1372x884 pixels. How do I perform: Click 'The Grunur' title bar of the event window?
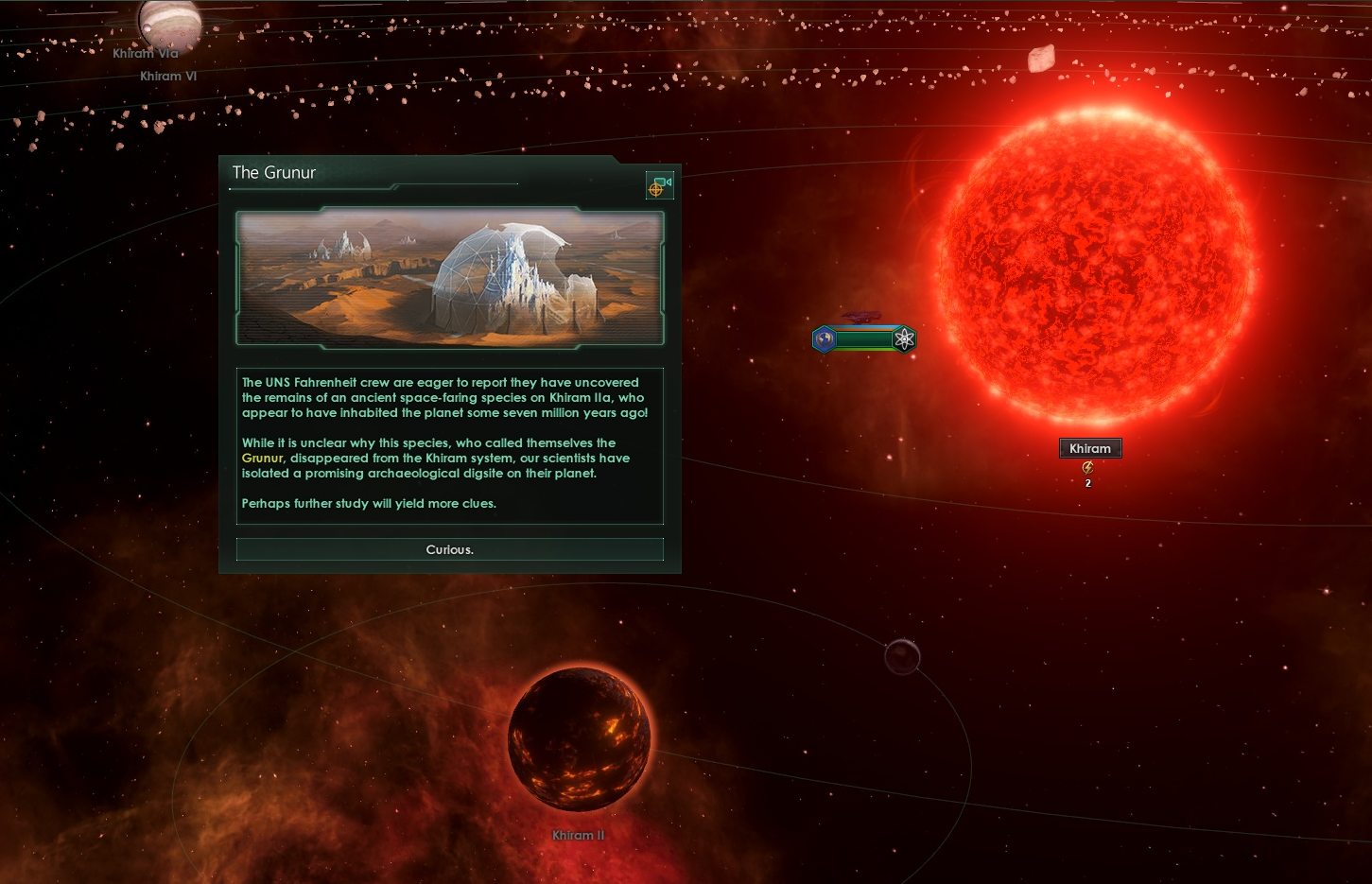pos(275,173)
